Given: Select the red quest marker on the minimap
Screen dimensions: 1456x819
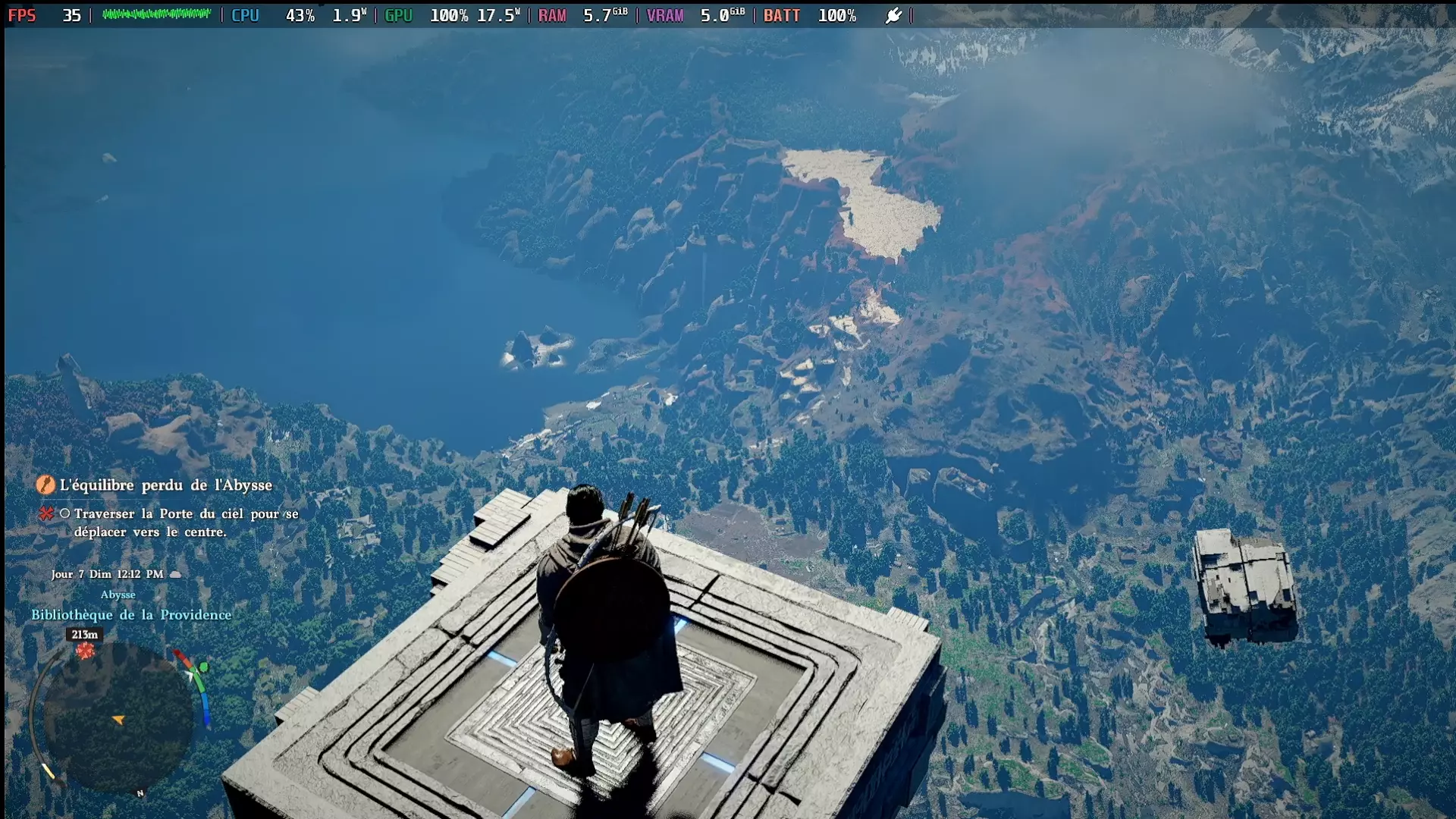Looking at the screenshot, I should click(x=85, y=651).
